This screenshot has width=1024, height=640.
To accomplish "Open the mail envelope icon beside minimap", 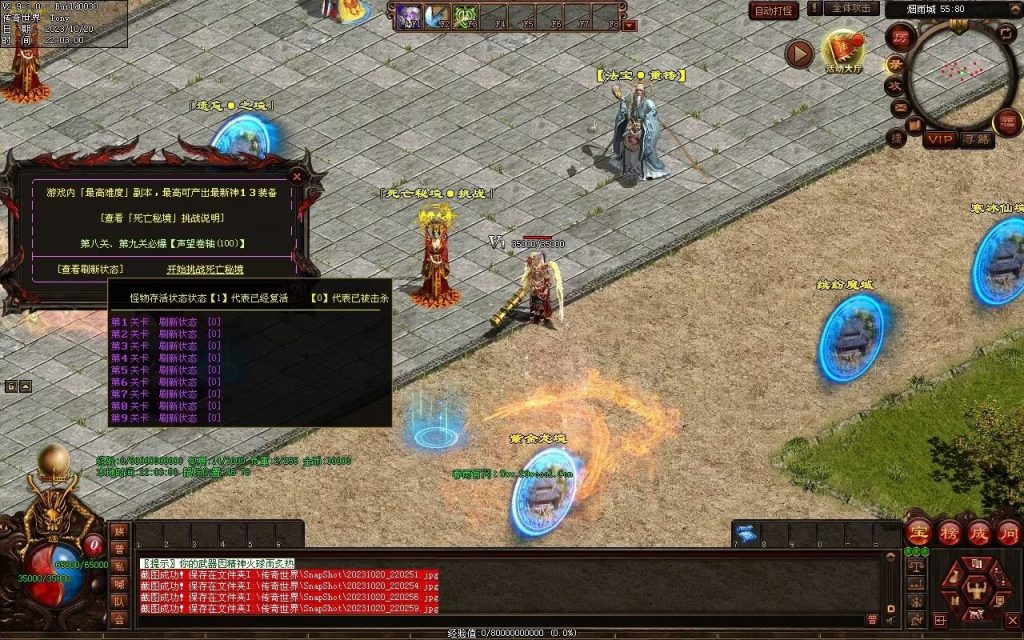I will tap(899, 107).
